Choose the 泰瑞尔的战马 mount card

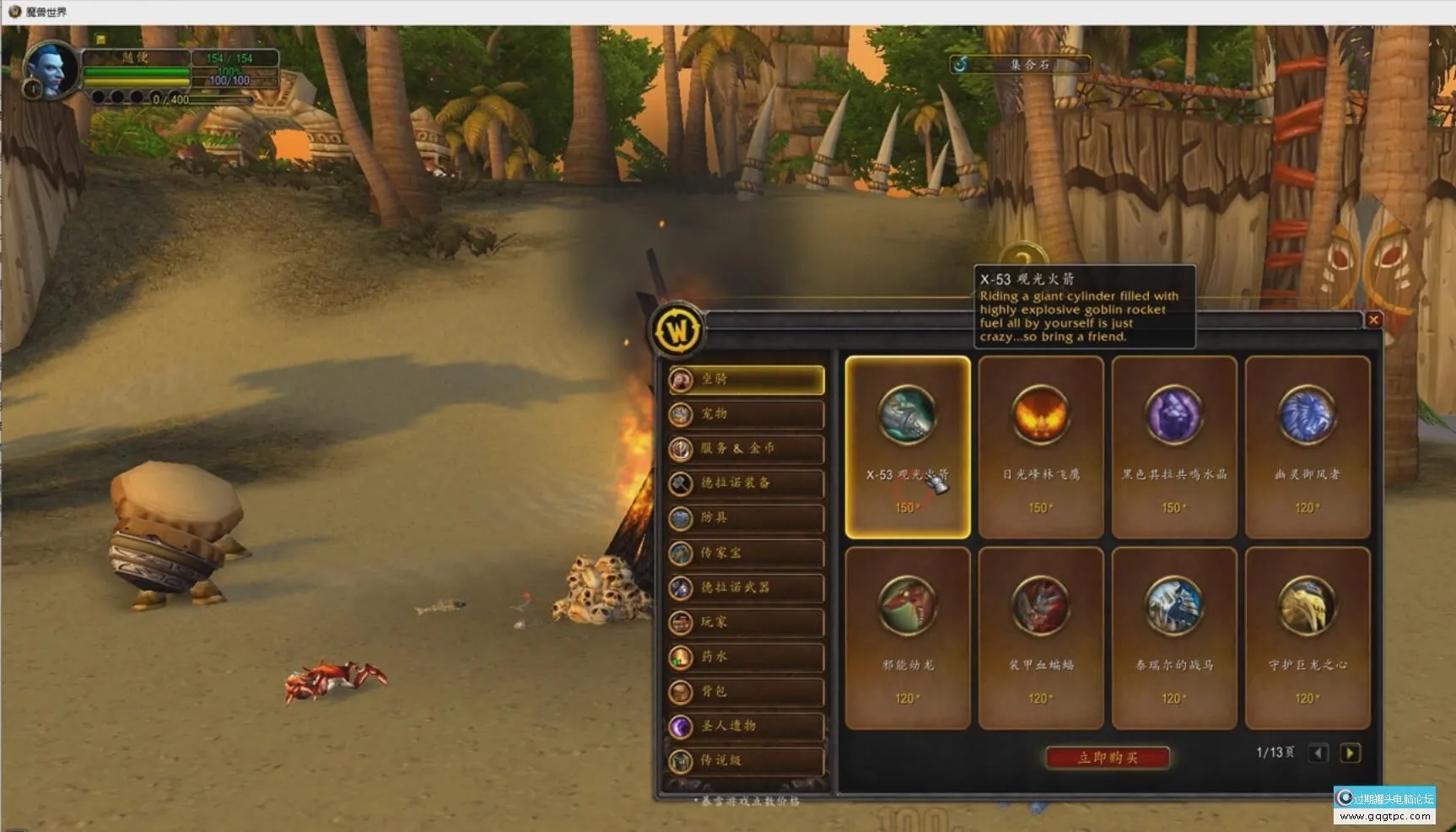tap(1173, 637)
